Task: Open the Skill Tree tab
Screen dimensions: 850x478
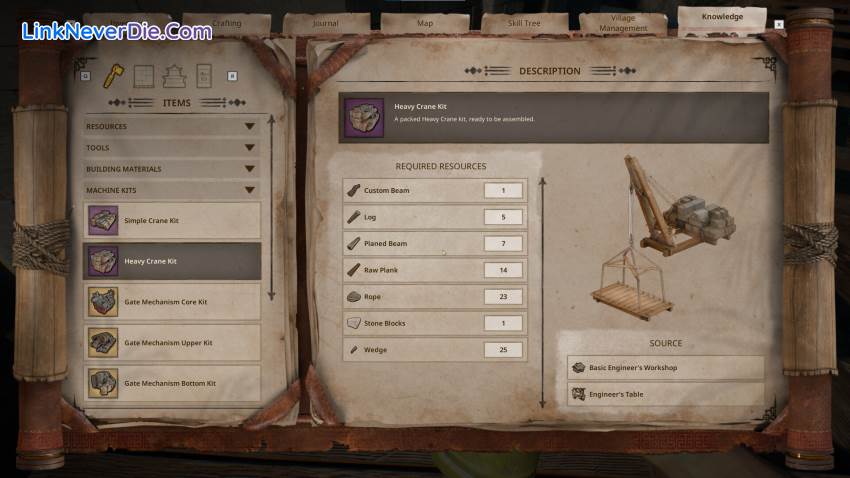Action: pyautogui.click(x=525, y=22)
